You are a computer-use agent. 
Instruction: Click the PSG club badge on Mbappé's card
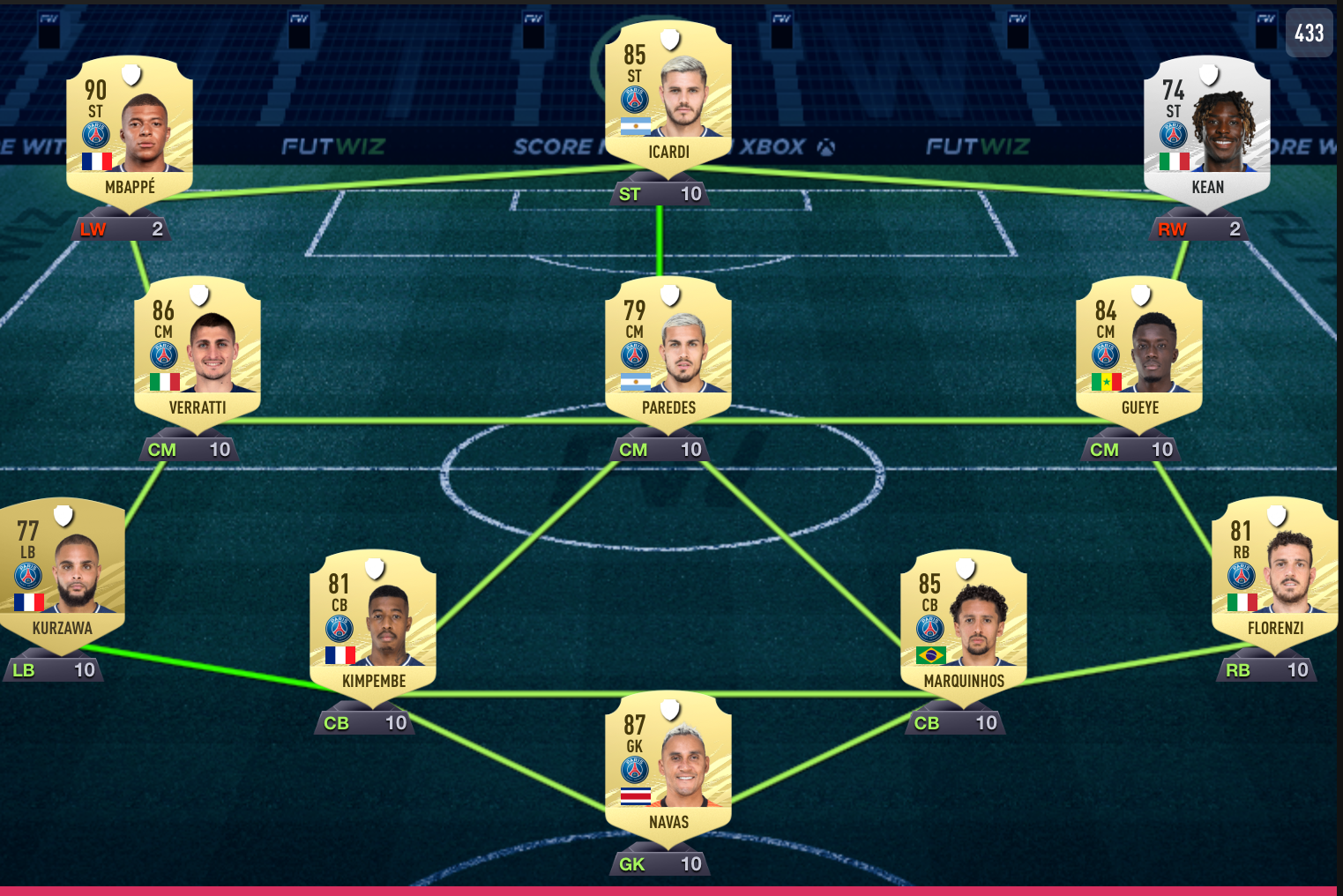(94, 132)
